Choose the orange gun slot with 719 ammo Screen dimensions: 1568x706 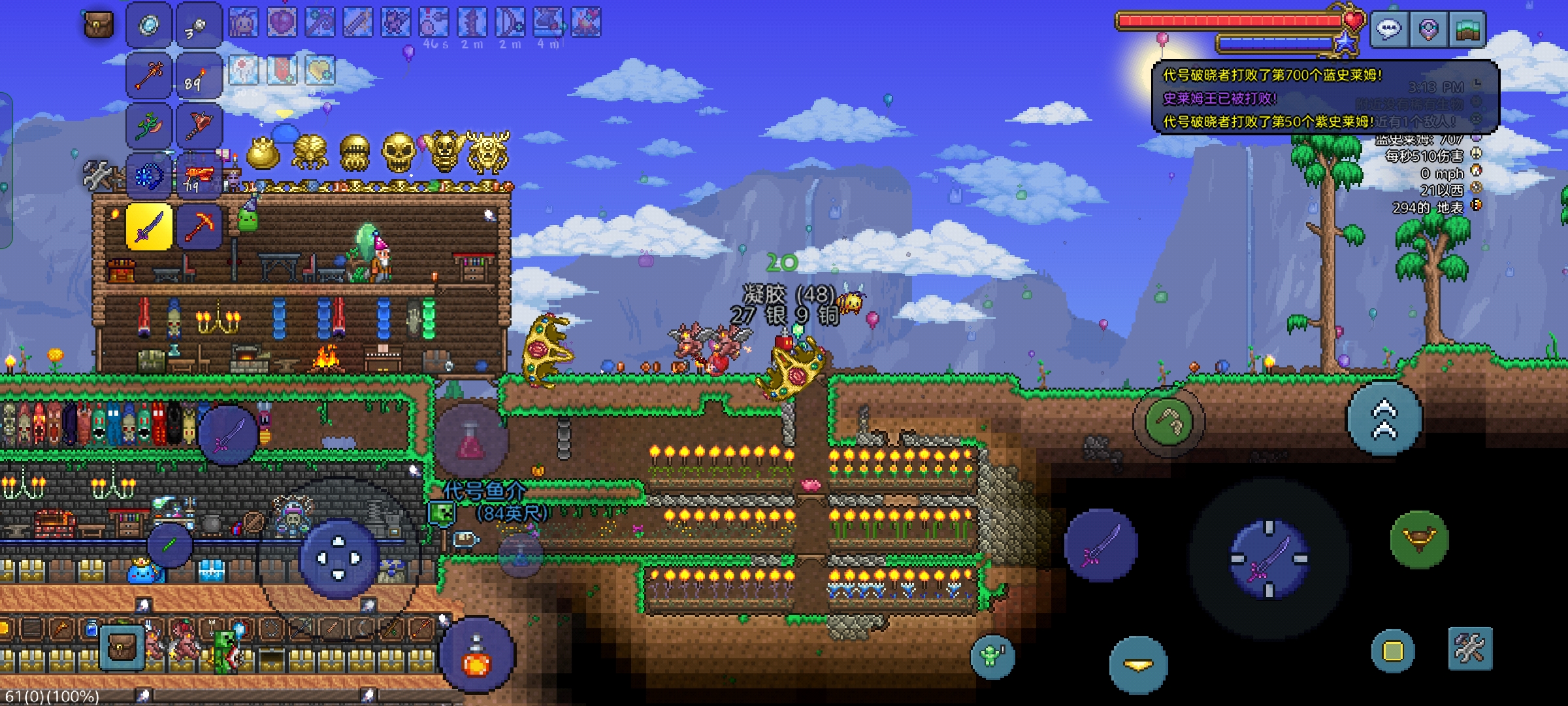[199, 176]
